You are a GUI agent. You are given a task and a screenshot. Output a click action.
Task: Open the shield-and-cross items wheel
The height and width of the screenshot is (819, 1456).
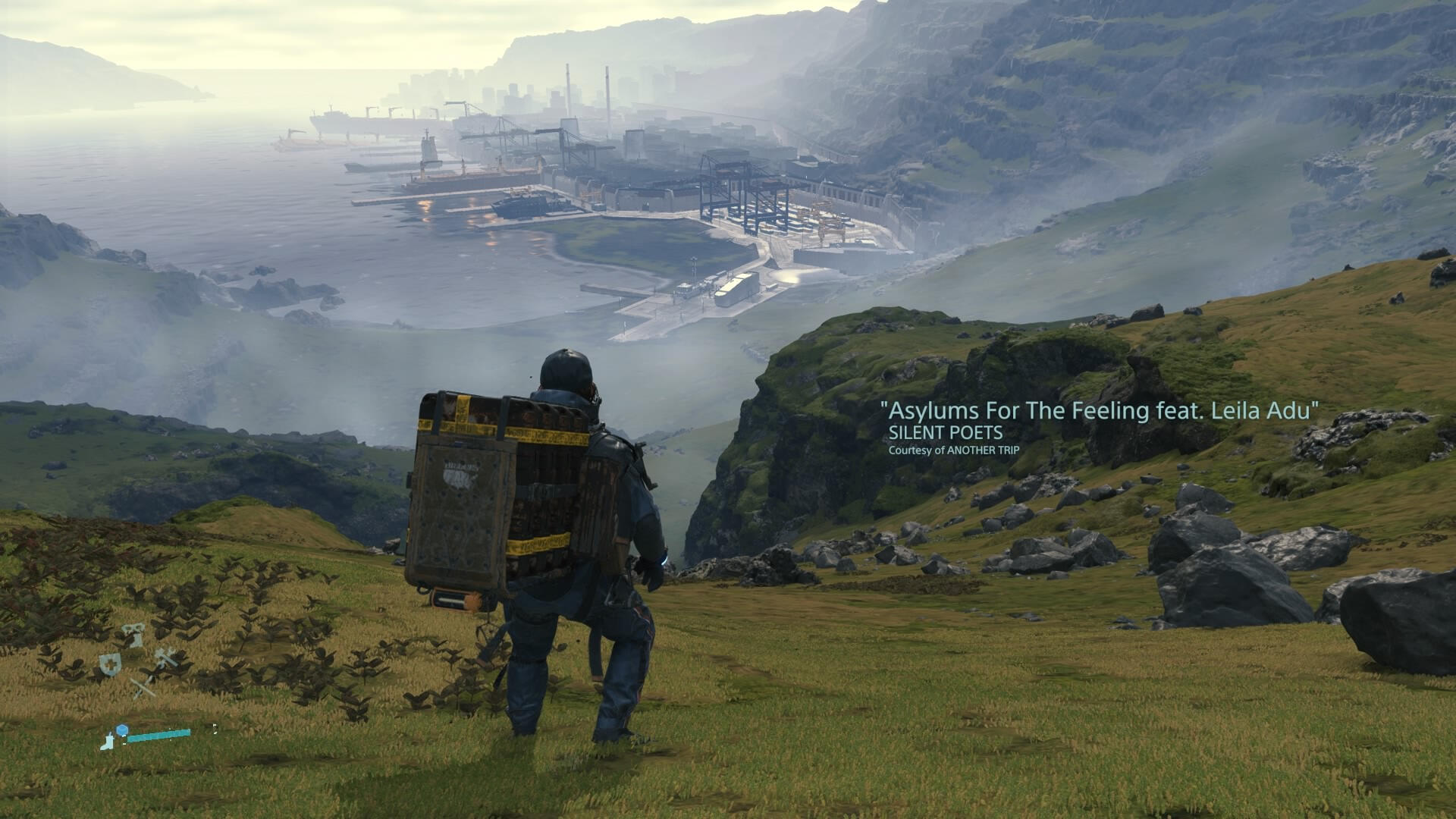click(109, 664)
